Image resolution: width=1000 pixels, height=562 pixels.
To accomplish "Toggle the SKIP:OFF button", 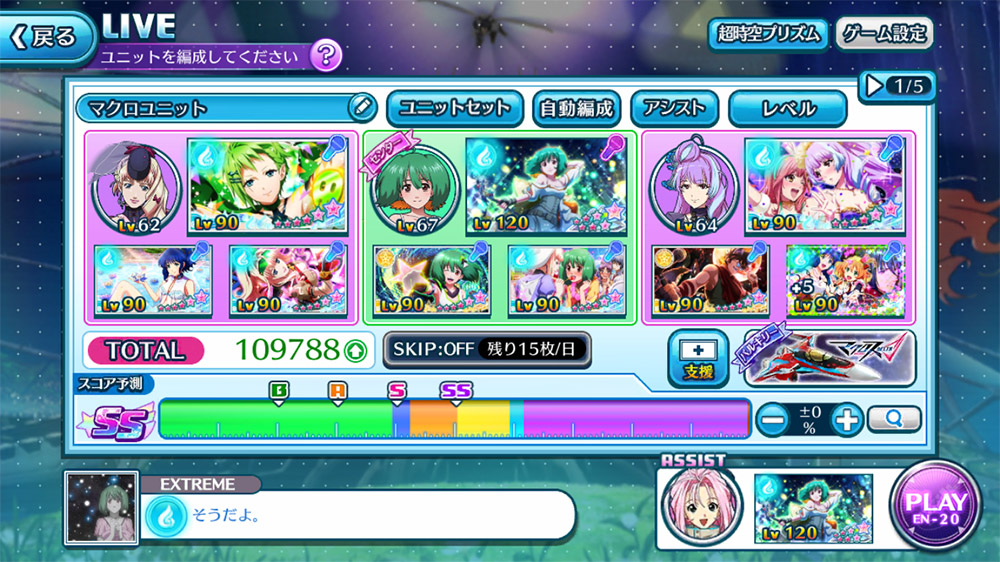I will pyautogui.click(x=486, y=349).
